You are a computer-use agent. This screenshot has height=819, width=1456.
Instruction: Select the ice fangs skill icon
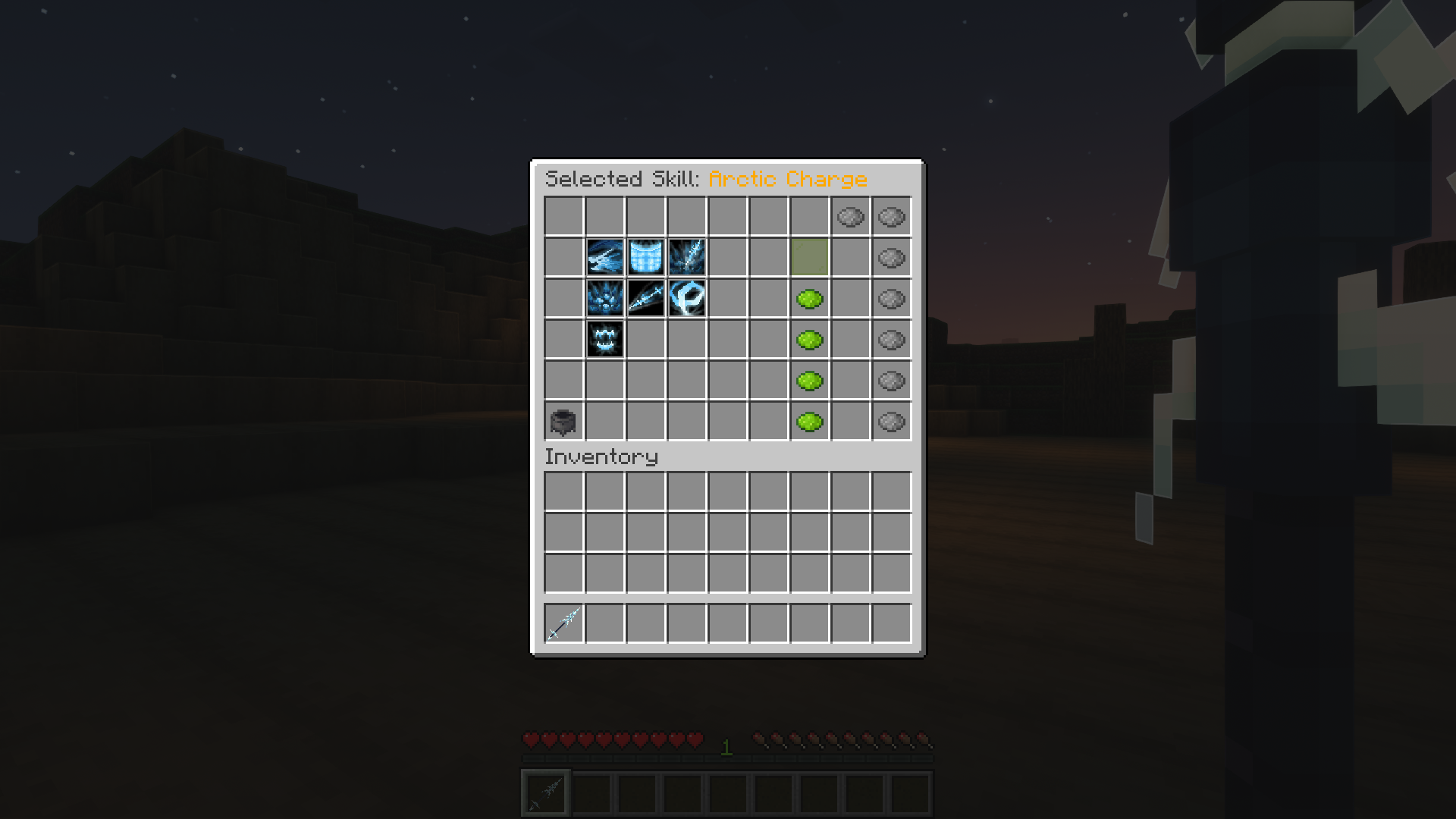[604, 340]
